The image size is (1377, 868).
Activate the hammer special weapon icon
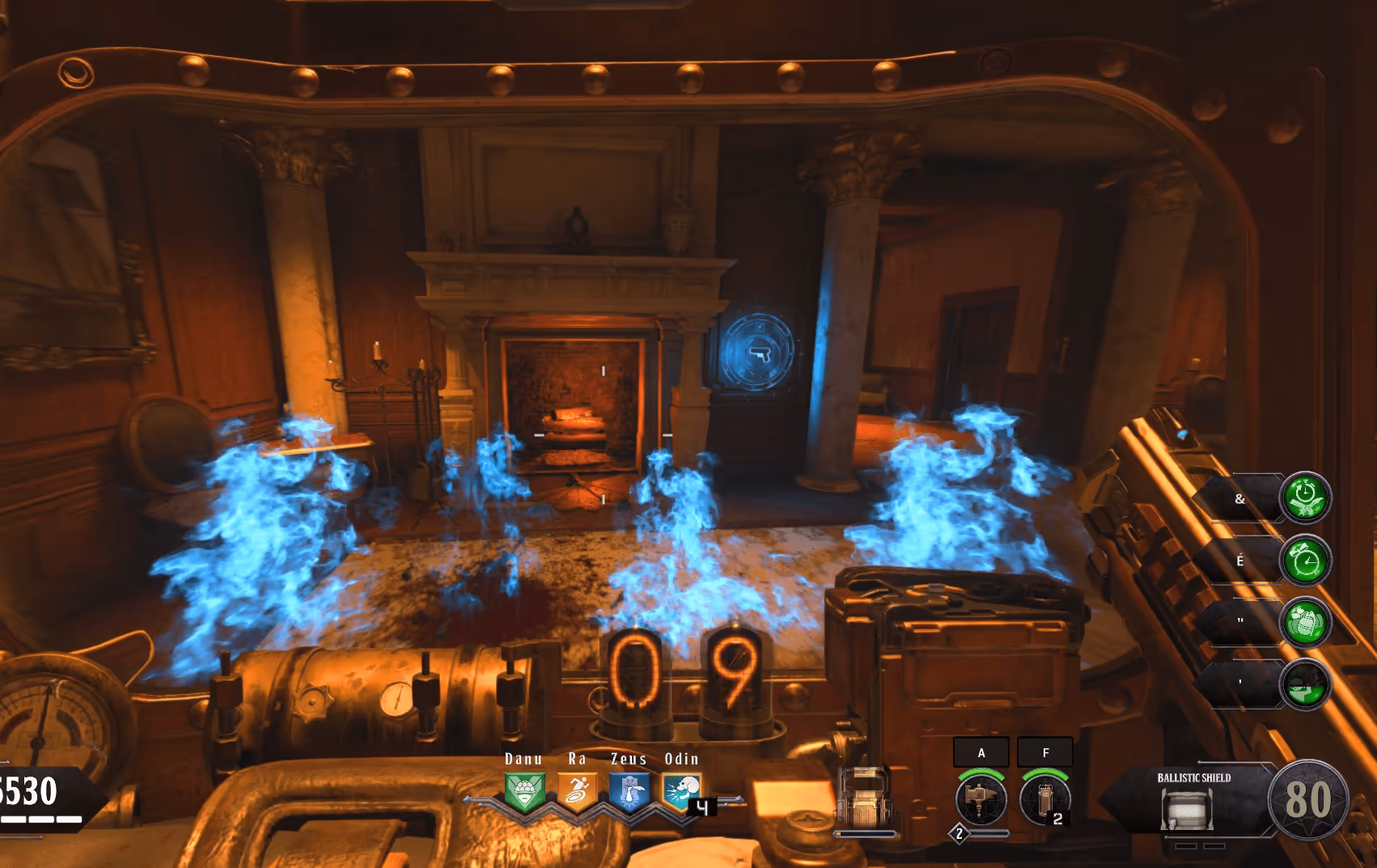(x=981, y=799)
